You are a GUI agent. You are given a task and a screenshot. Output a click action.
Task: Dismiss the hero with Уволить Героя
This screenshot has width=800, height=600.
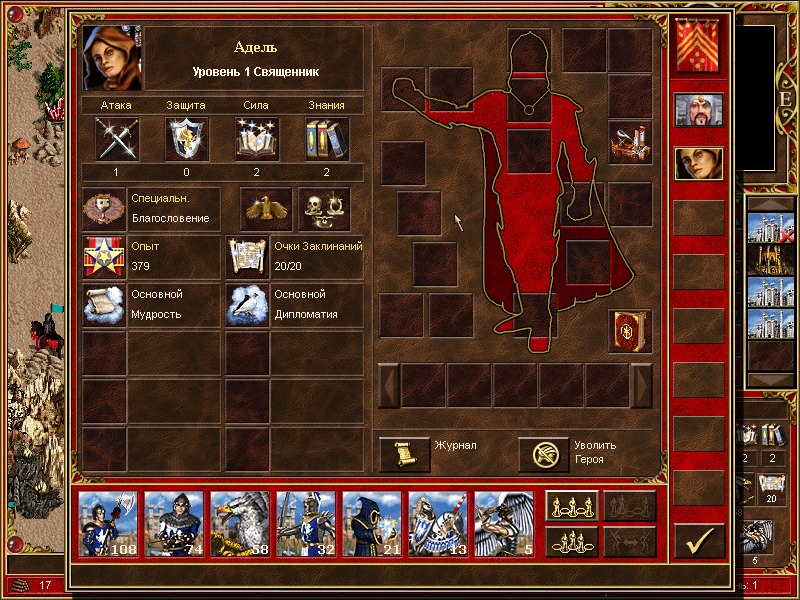point(543,453)
